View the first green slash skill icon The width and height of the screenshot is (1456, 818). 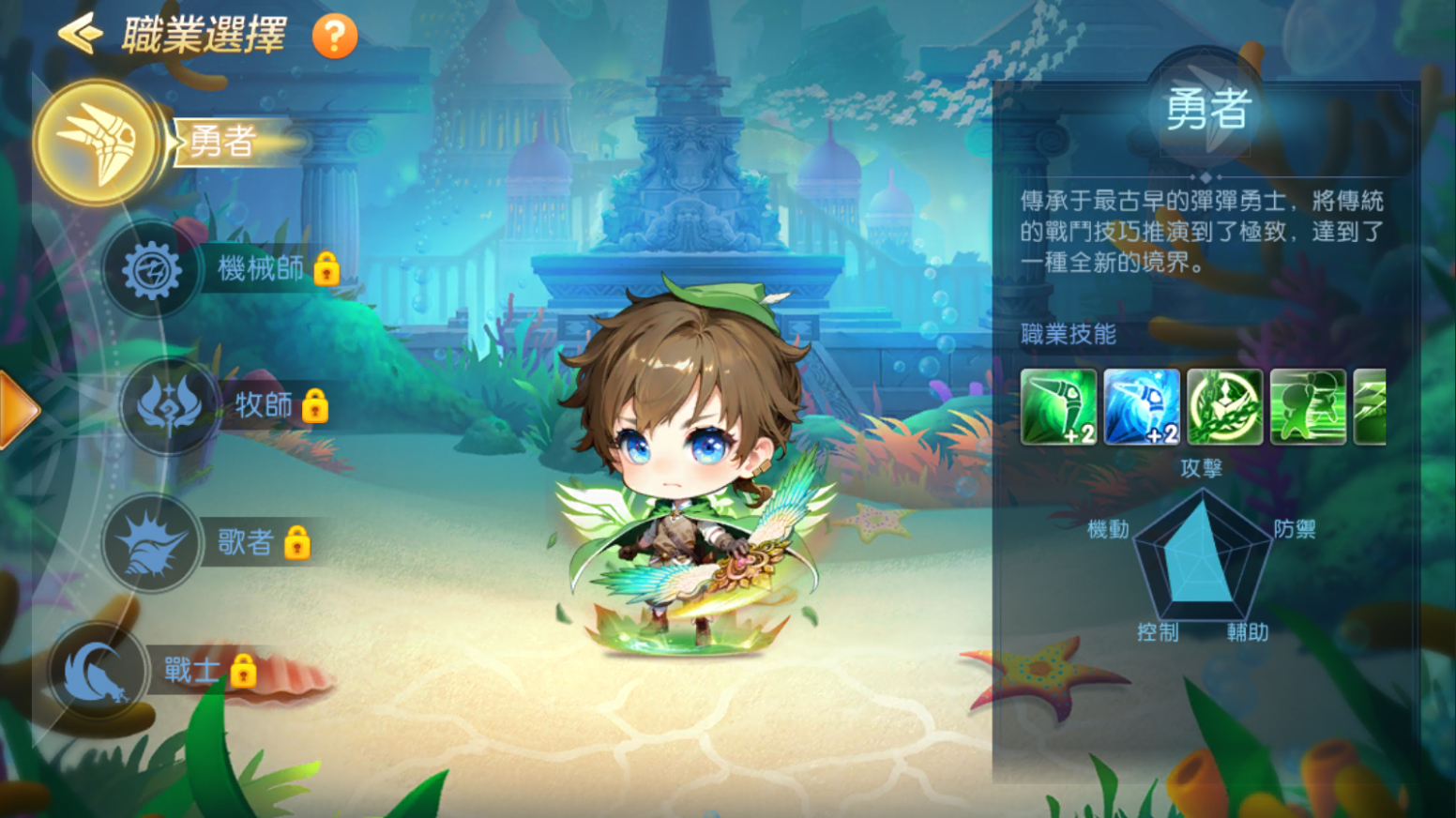[1058, 406]
